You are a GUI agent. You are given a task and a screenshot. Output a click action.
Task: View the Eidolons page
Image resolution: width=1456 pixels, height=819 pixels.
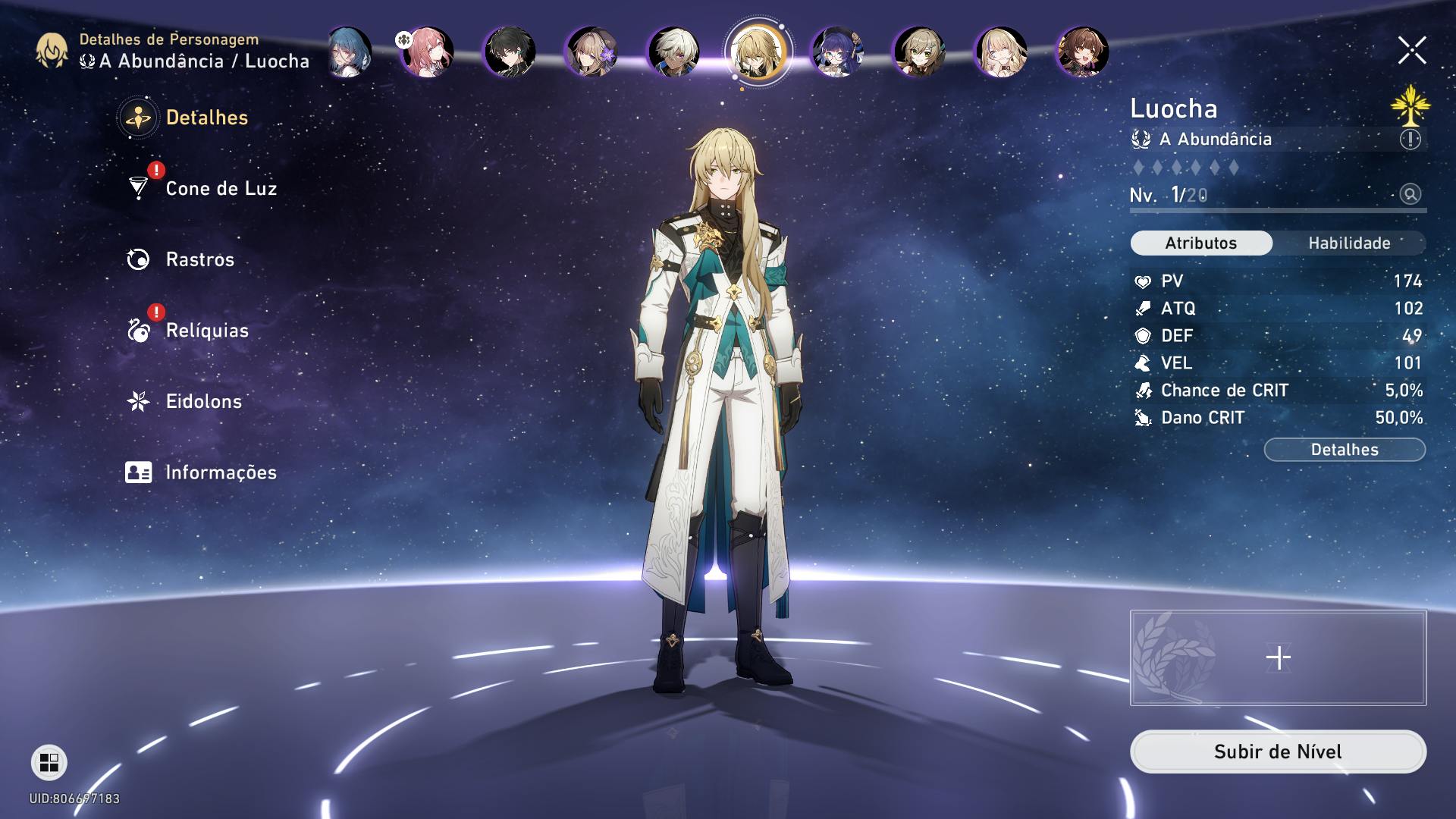pyautogui.click(x=203, y=401)
